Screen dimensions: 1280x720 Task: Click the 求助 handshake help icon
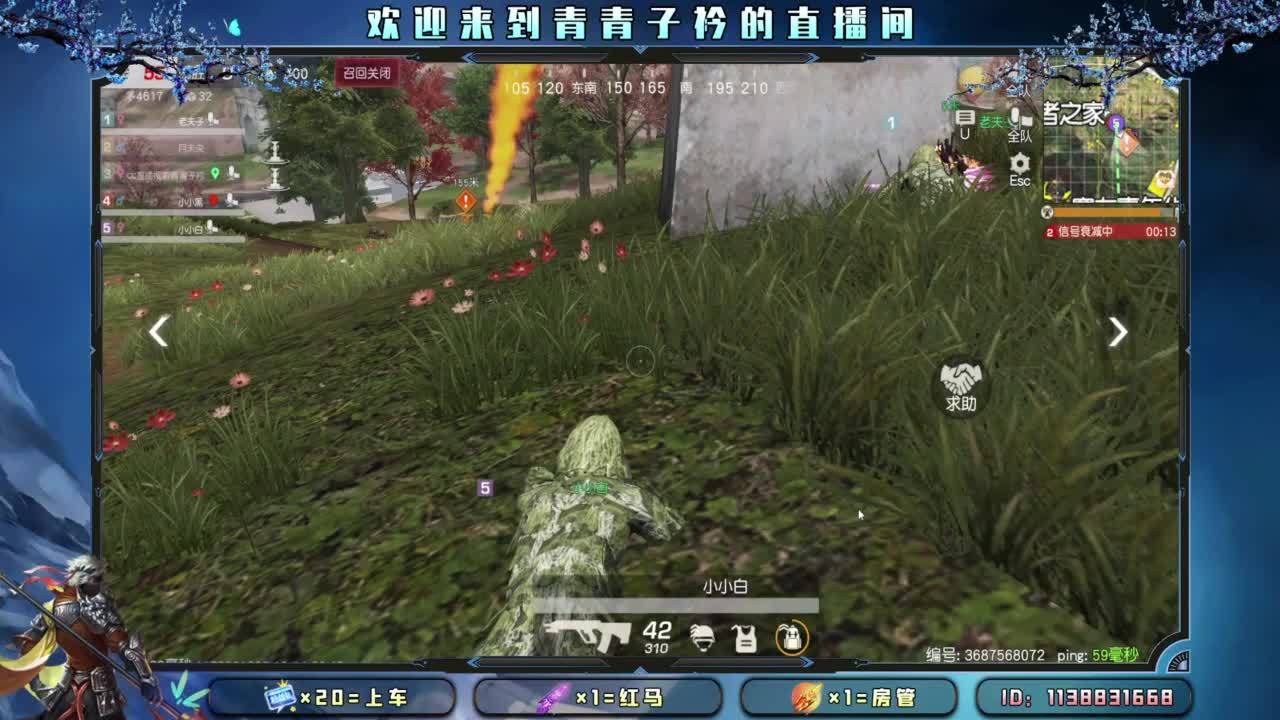coord(961,381)
